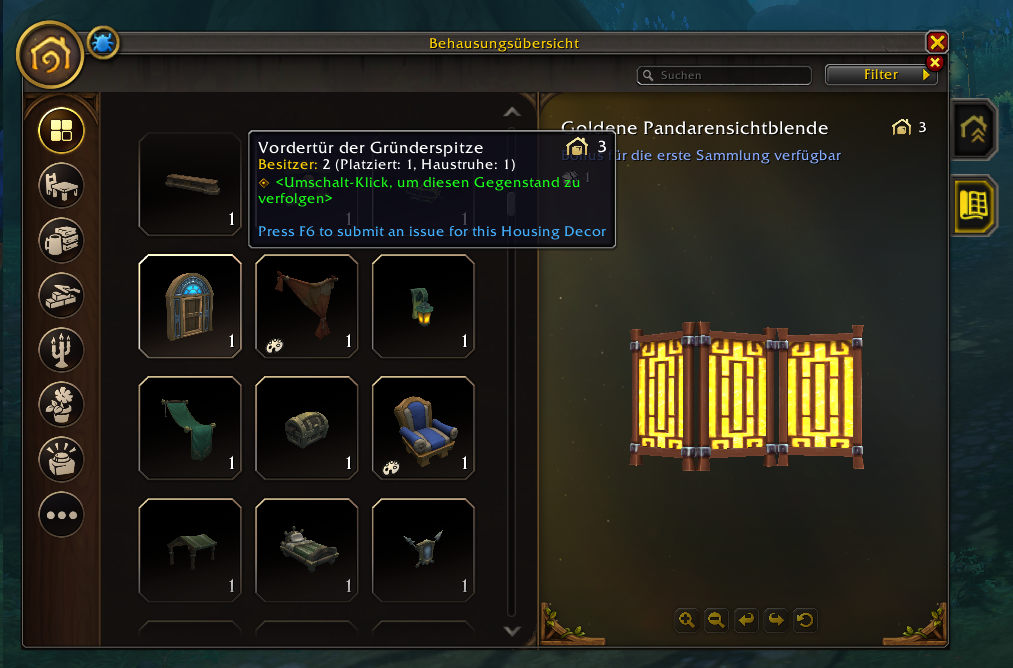Close the Behausungsübersicht window

coord(936,42)
